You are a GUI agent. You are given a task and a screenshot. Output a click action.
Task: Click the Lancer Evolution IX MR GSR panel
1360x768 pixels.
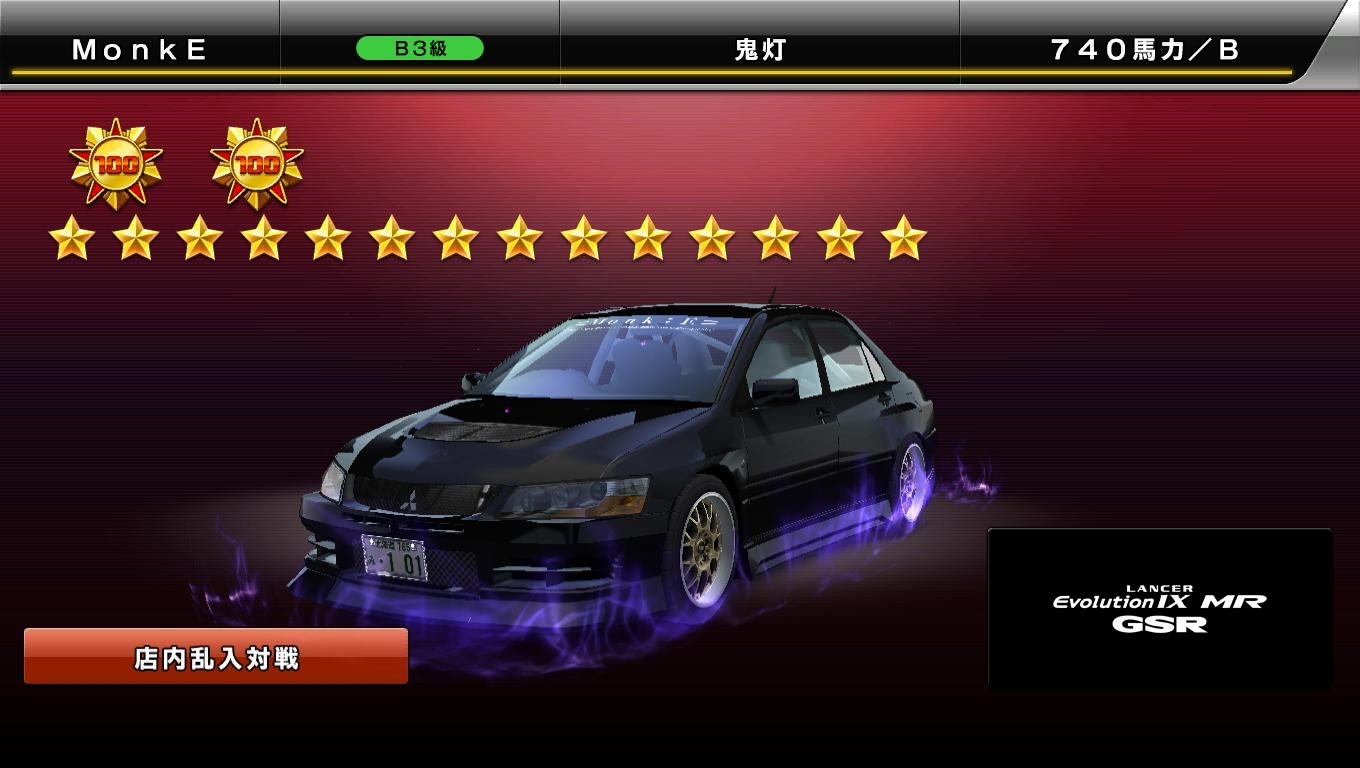[x=1159, y=609]
